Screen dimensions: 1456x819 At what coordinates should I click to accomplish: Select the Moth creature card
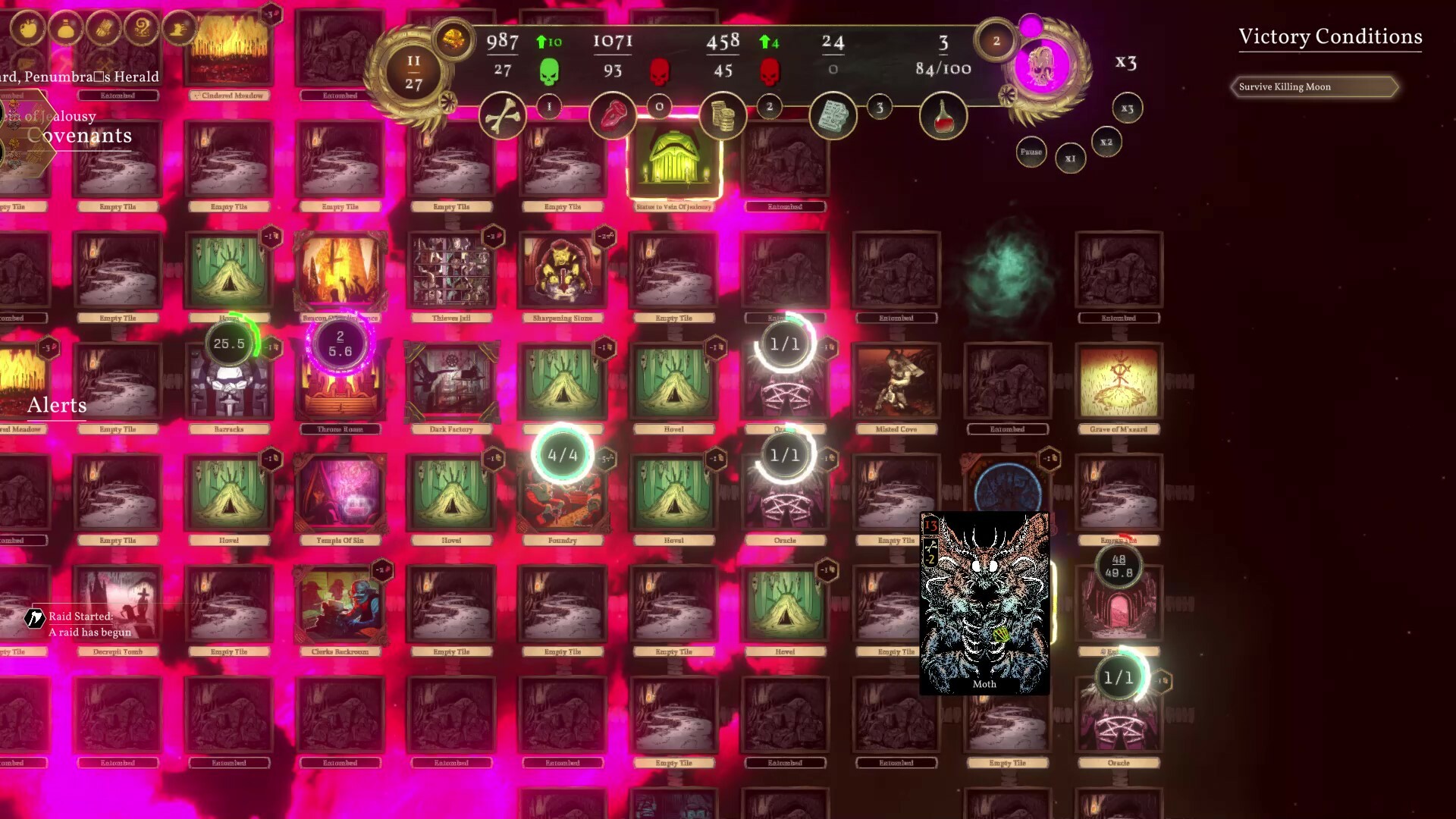pyautogui.click(x=984, y=603)
